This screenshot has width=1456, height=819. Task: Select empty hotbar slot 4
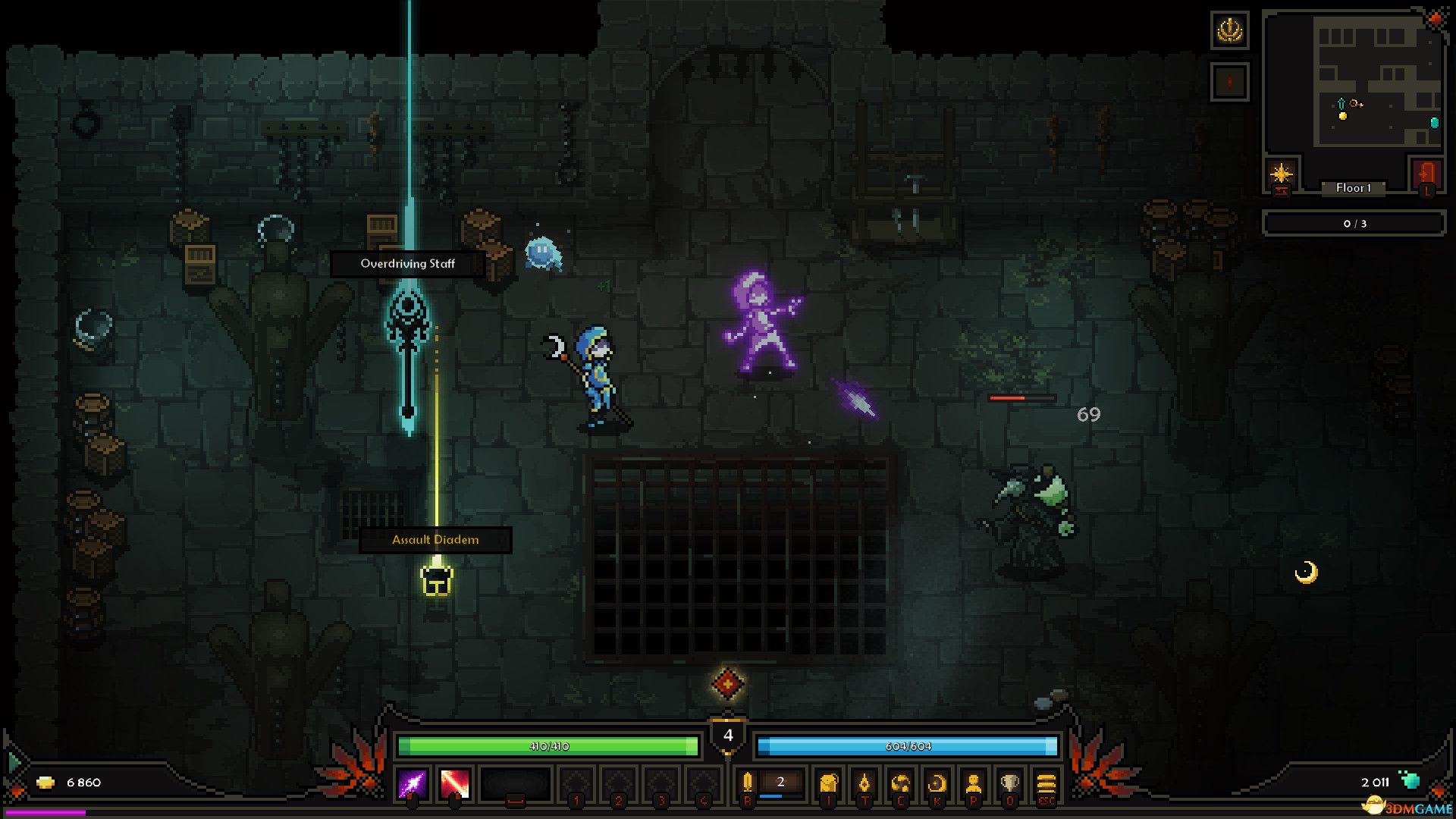[703, 783]
